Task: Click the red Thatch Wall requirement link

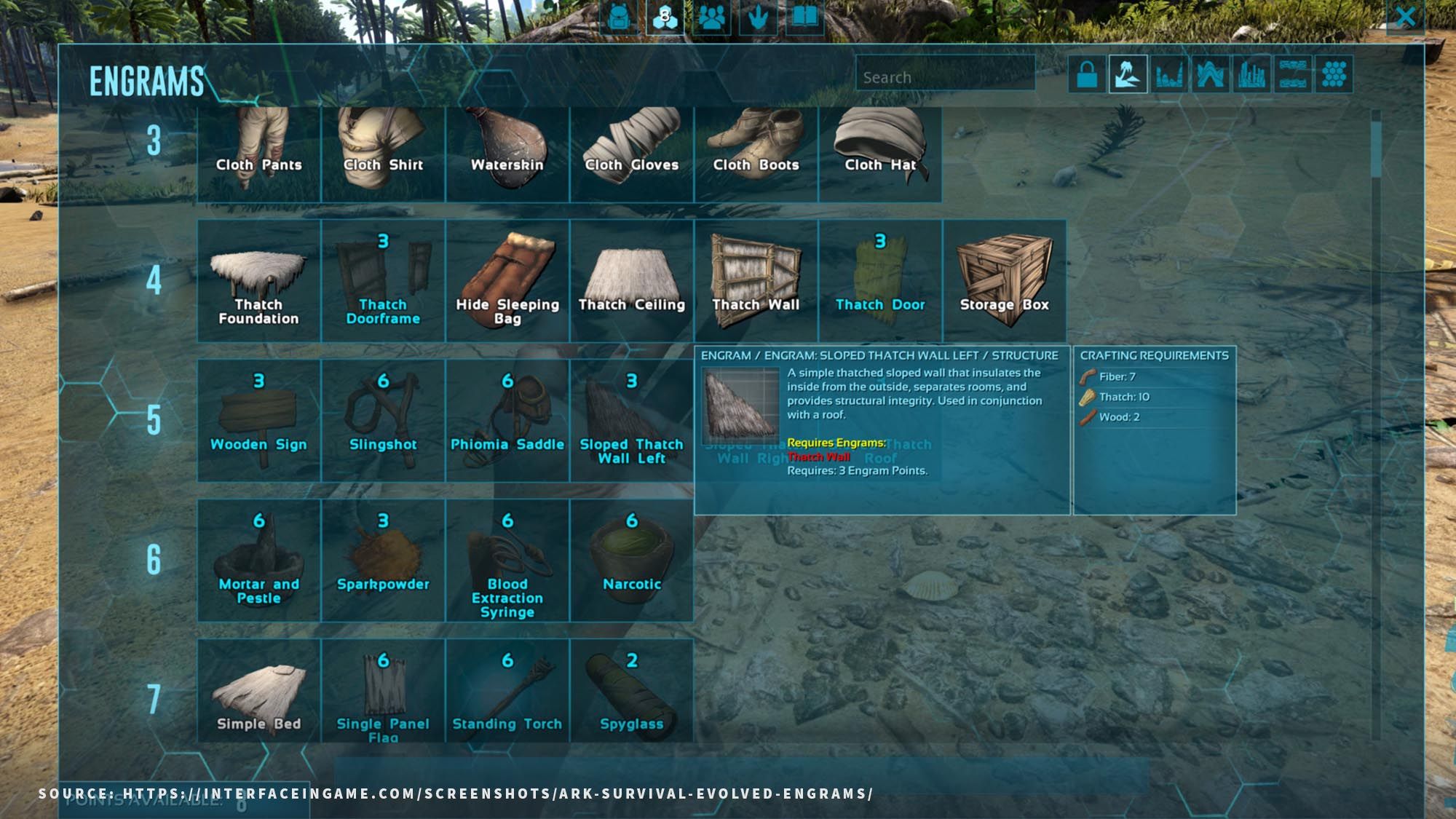Action: click(x=820, y=457)
